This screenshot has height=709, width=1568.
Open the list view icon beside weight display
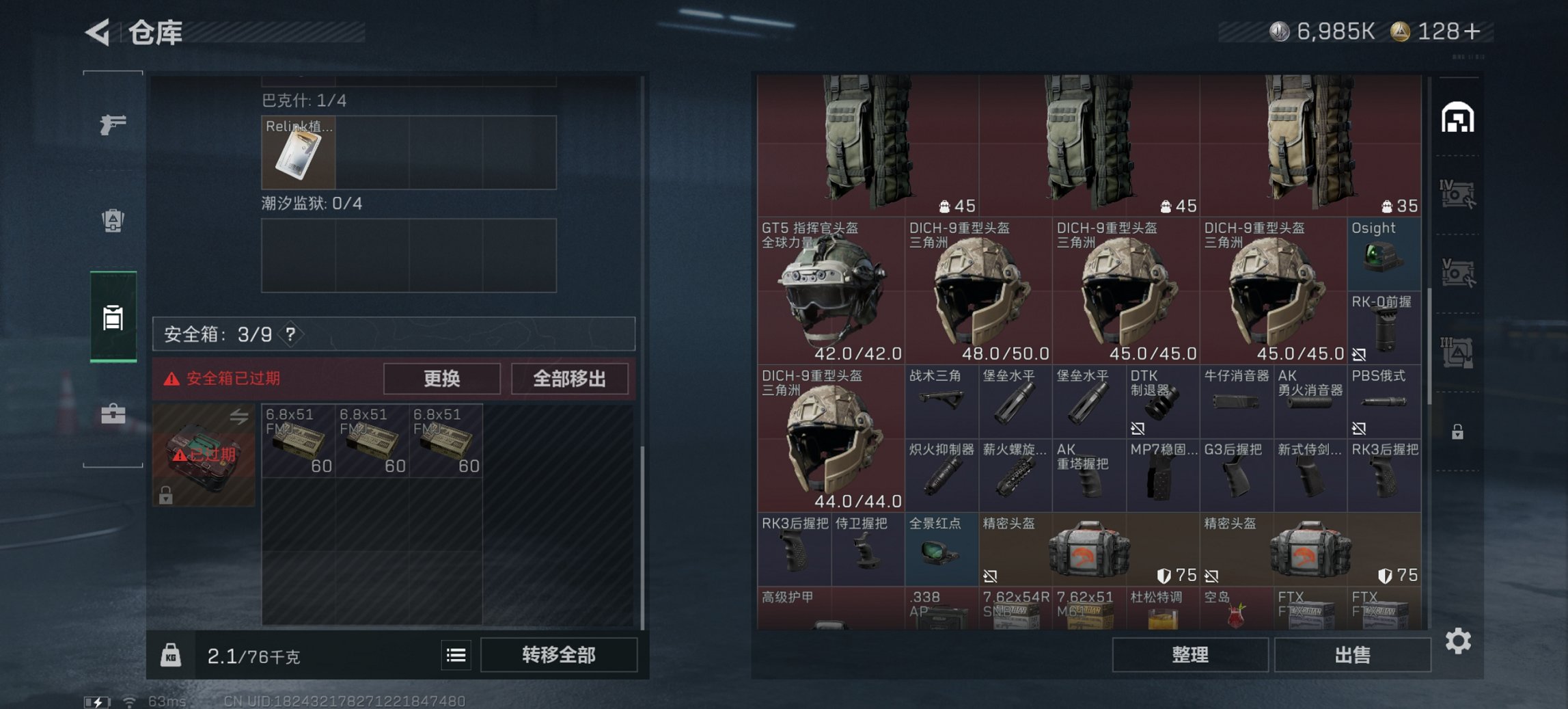(x=456, y=655)
